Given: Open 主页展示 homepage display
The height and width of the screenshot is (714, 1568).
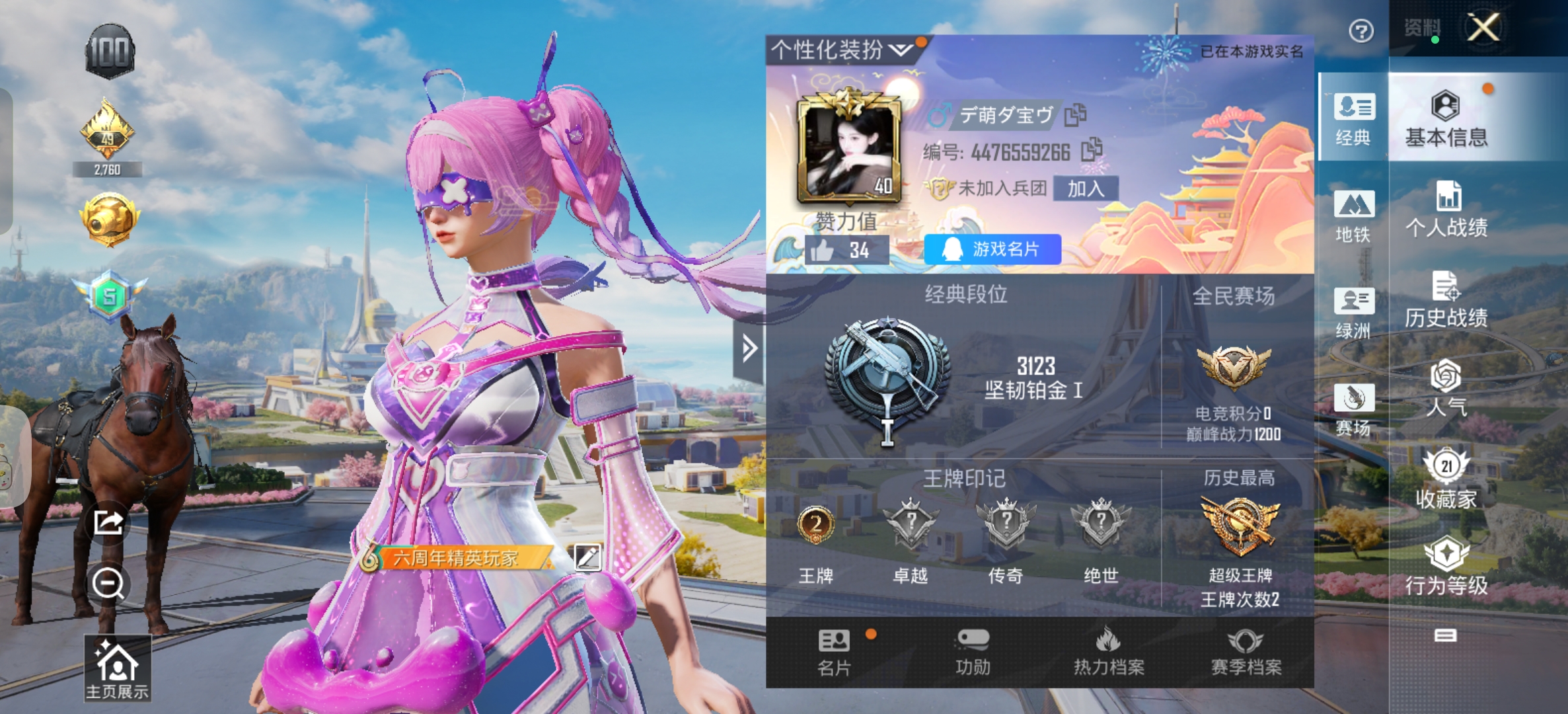Looking at the screenshot, I should click(x=117, y=668).
